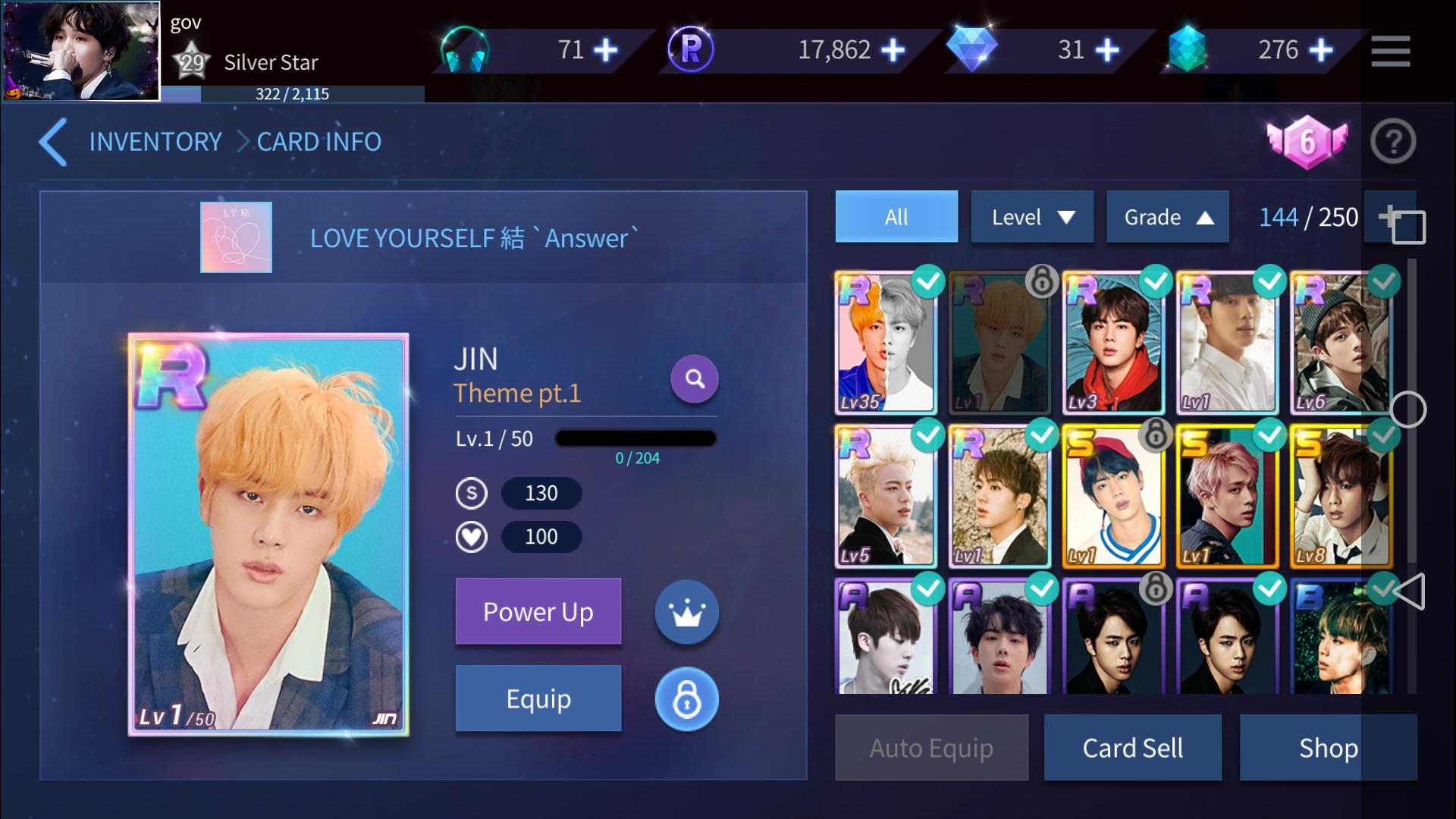Toggle the card lock button
1456x819 pixels.
[x=686, y=698]
